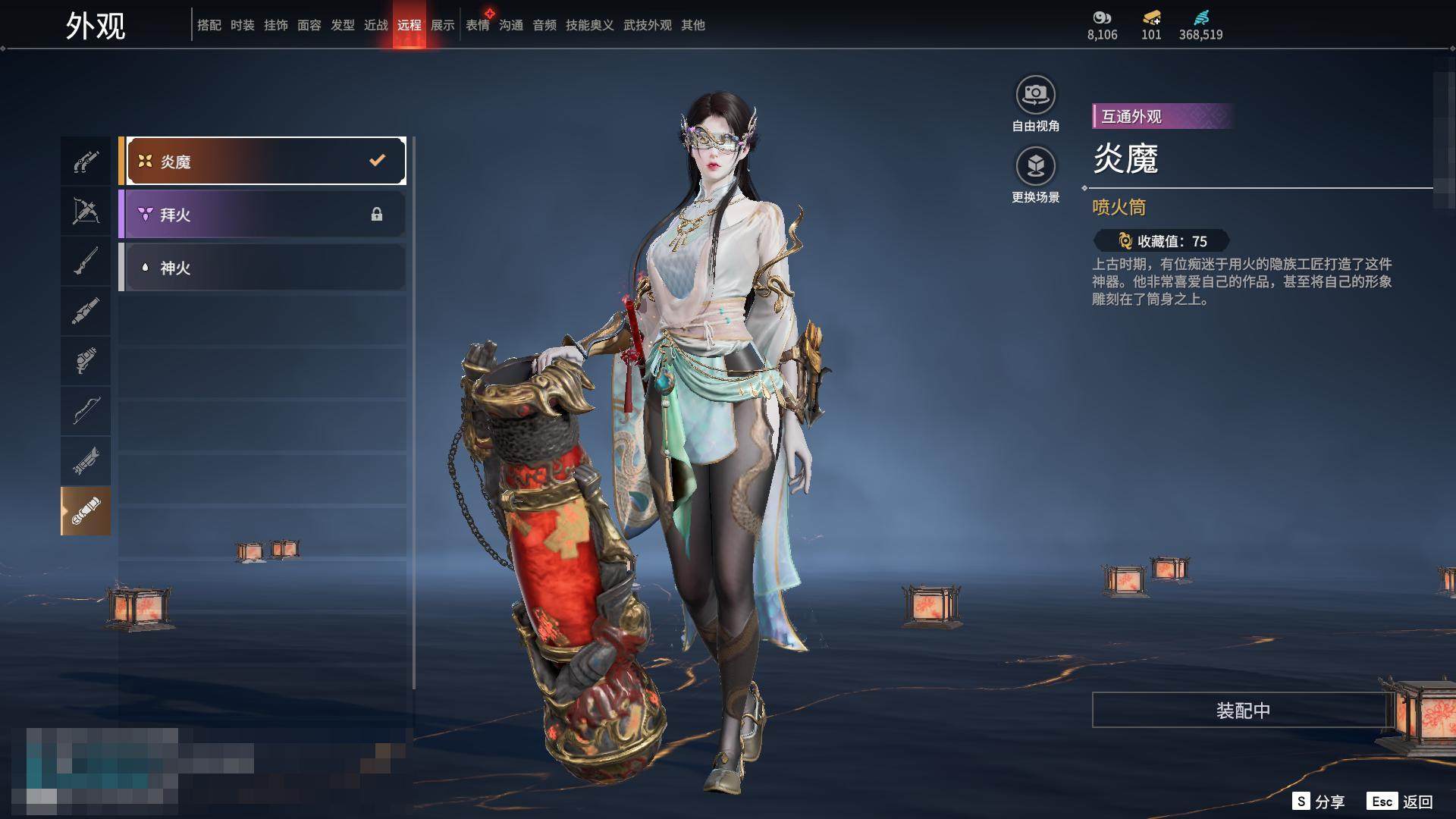
Task: Return with the 返回 button
Action: click(x=1401, y=802)
